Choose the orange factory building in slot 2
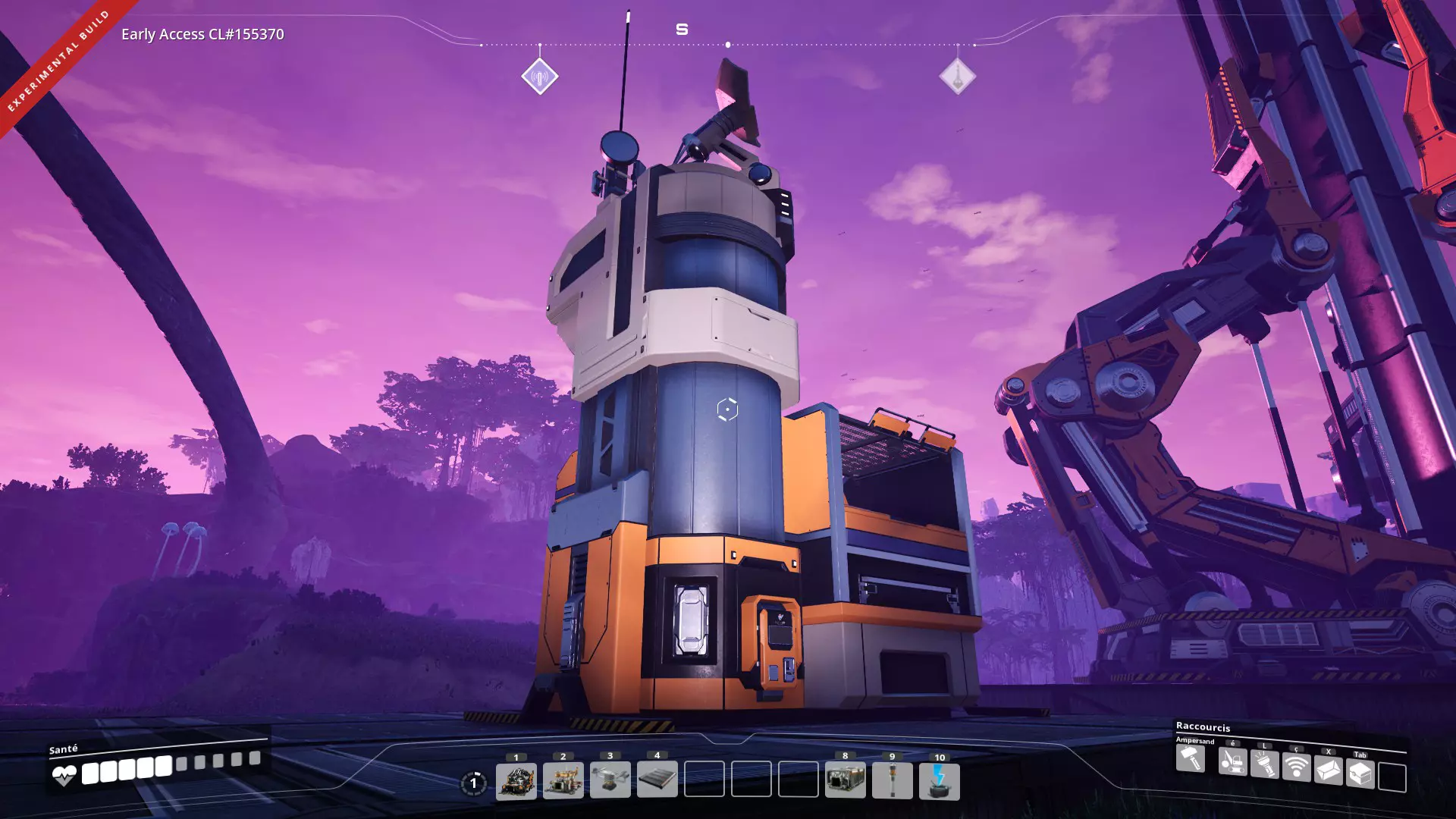The height and width of the screenshot is (819, 1456). pyautogui.click(x=563, y=781)
